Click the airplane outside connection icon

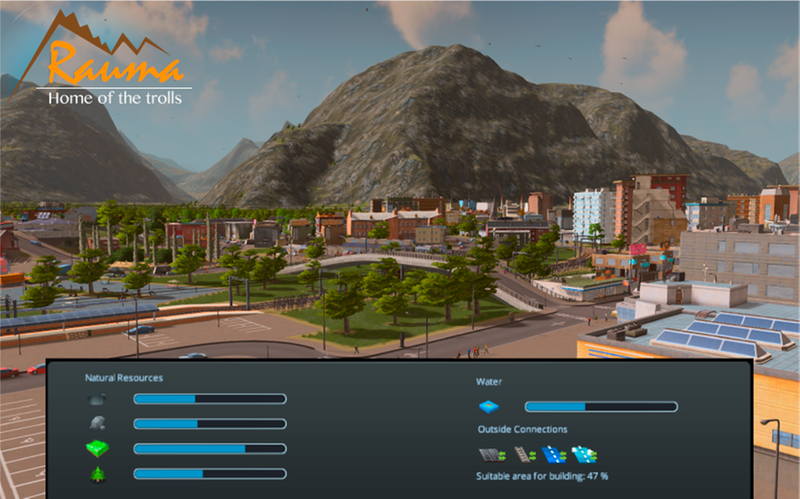(x=584, y=455)
